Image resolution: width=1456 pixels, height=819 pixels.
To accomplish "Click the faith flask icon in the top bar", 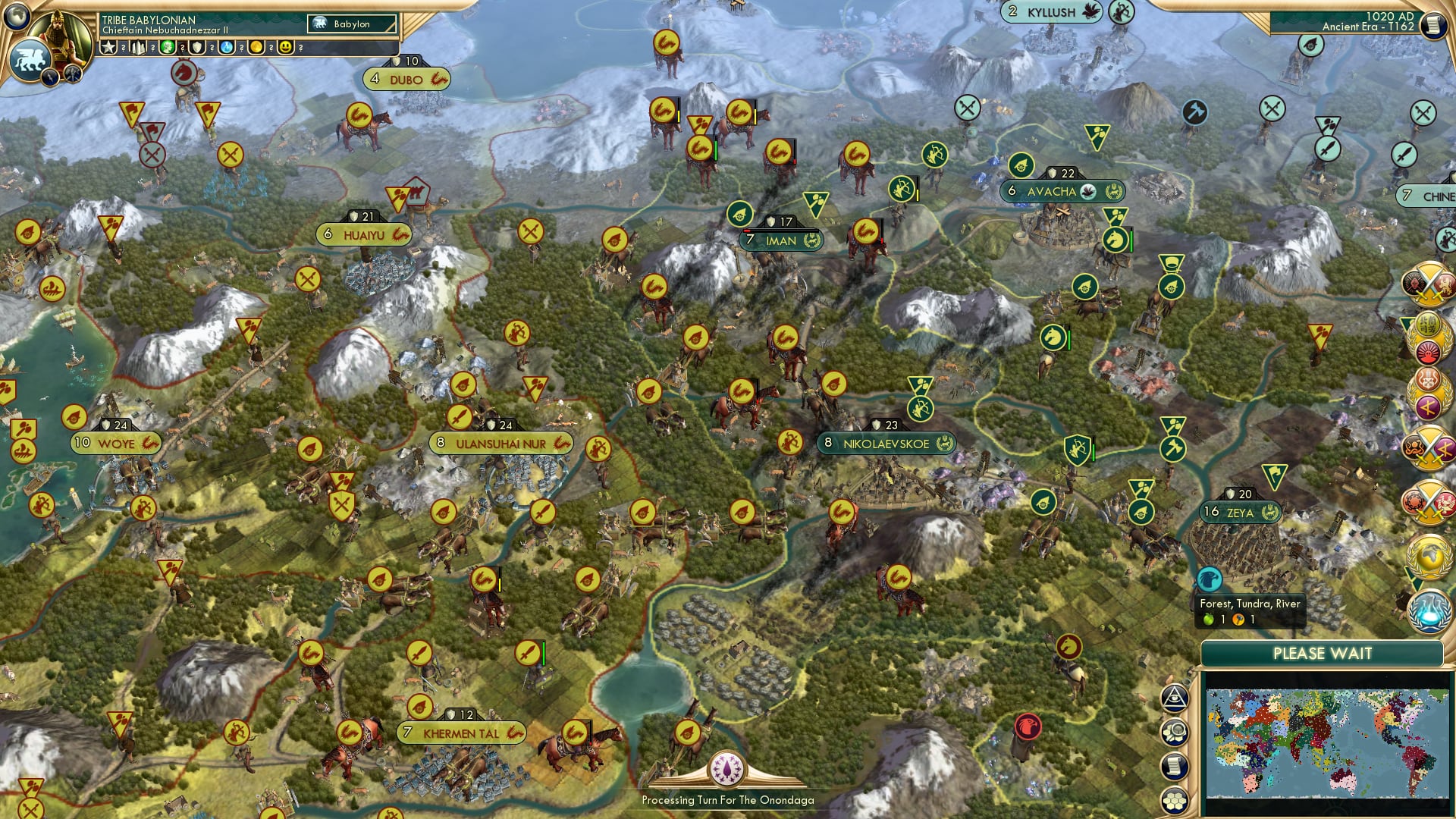I will (x=227, y=47).
